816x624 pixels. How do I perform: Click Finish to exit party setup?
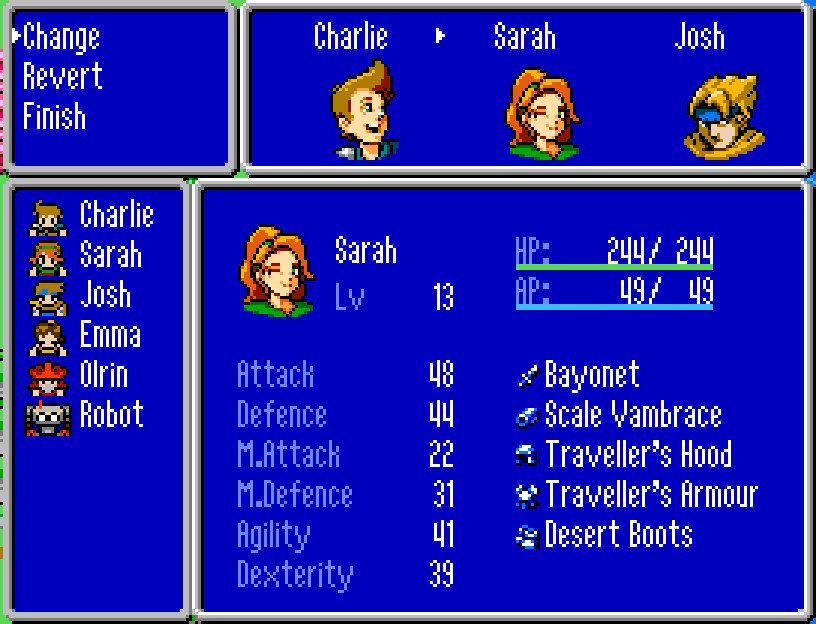(54, 117)
